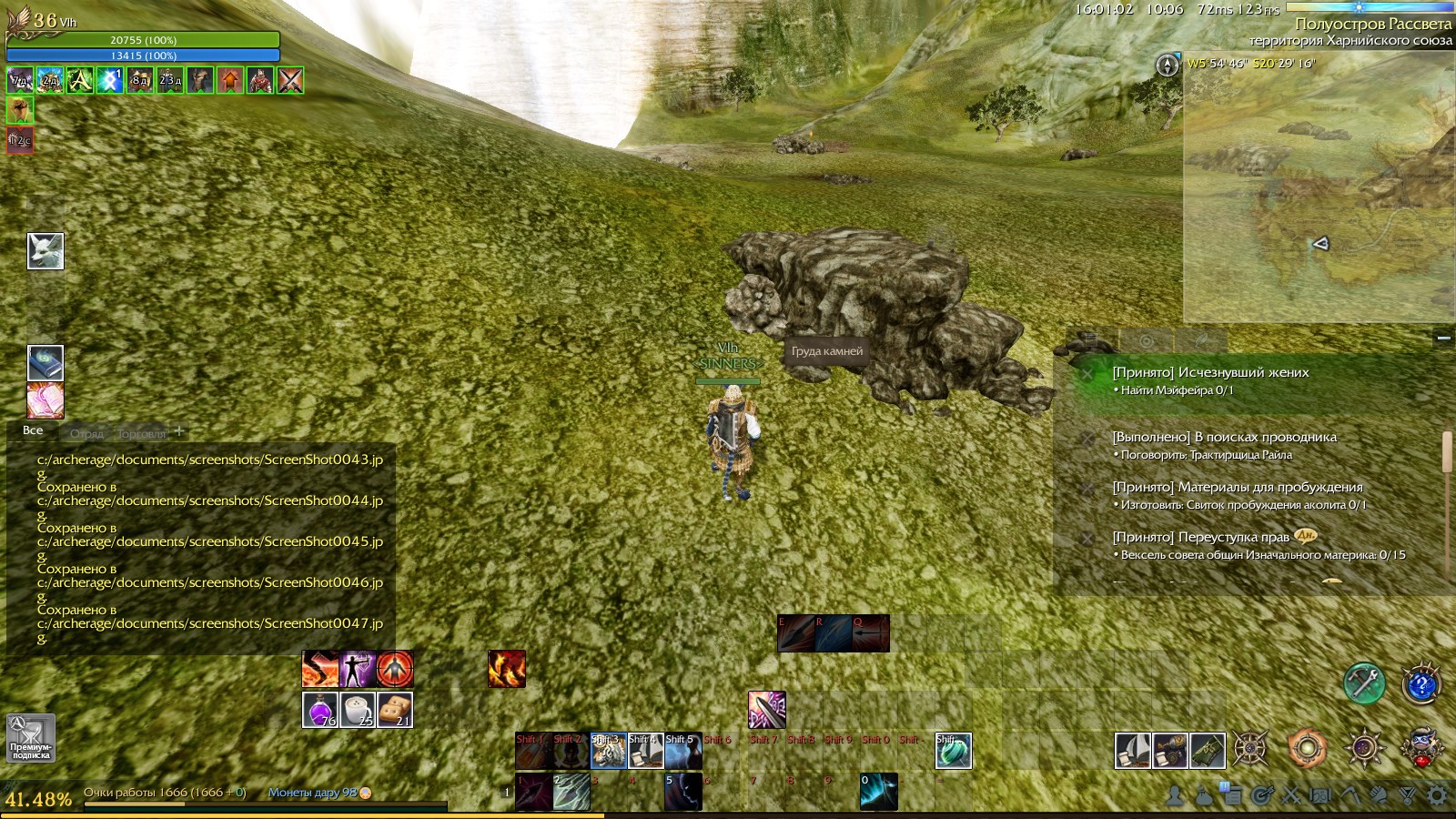Expand the minimap compass rose
The height and width of the screenshot is (819, 1456).
tap(1168, 67)
